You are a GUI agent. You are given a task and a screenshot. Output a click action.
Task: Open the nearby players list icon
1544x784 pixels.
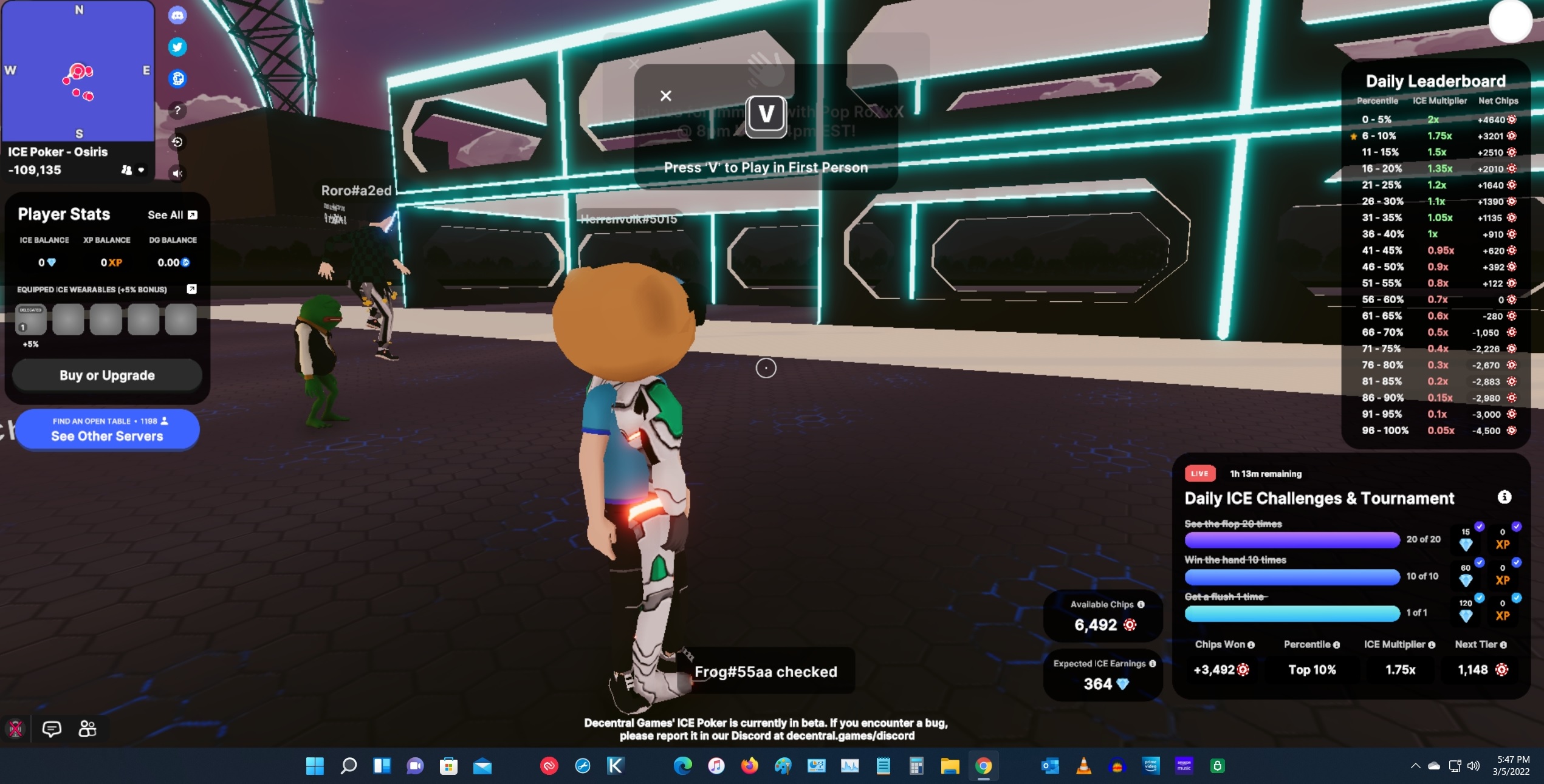pos(87,729)
